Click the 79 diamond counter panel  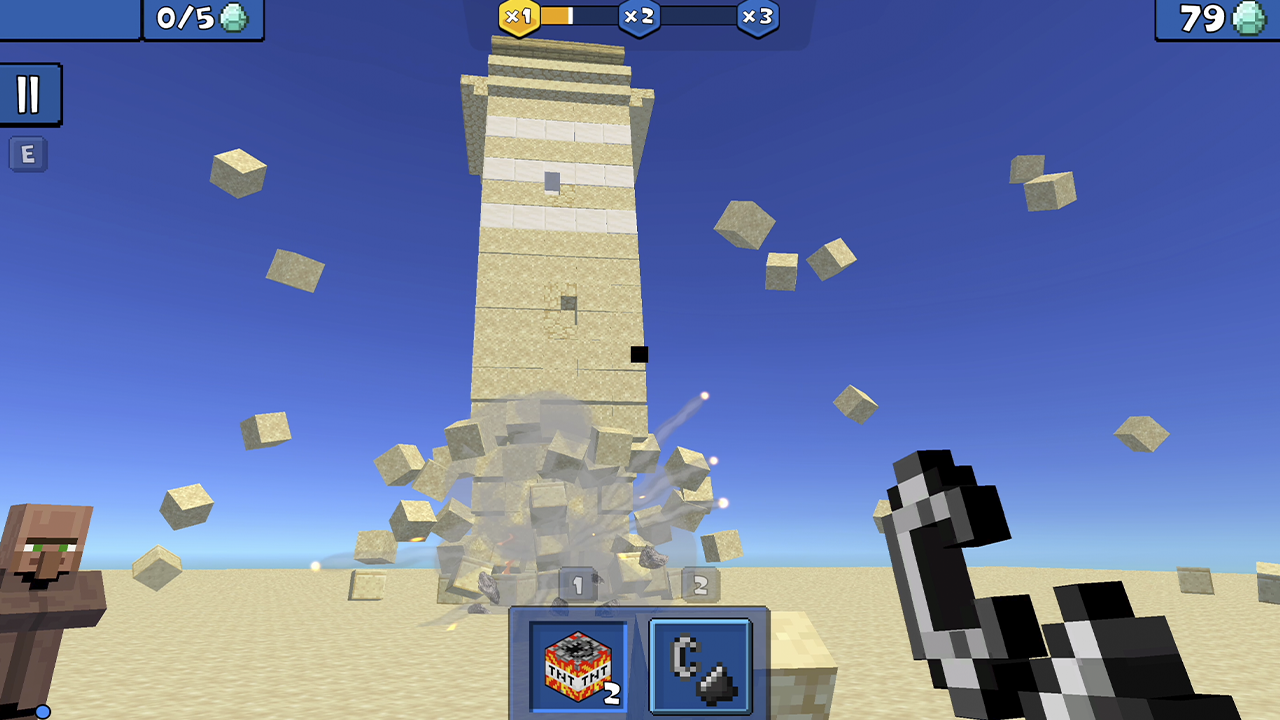(x=1215, y=18)
